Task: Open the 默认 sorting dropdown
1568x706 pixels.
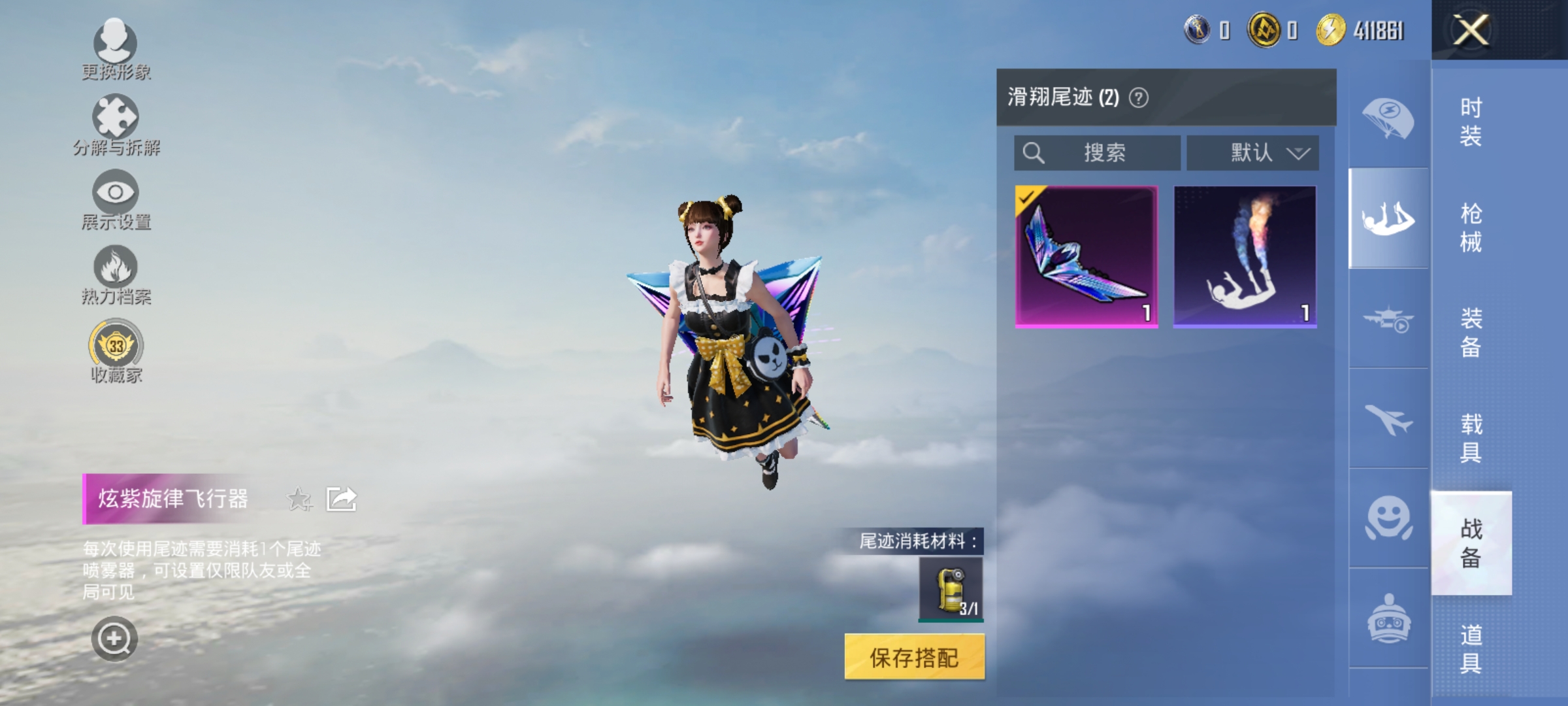Action: (1252, 152)
